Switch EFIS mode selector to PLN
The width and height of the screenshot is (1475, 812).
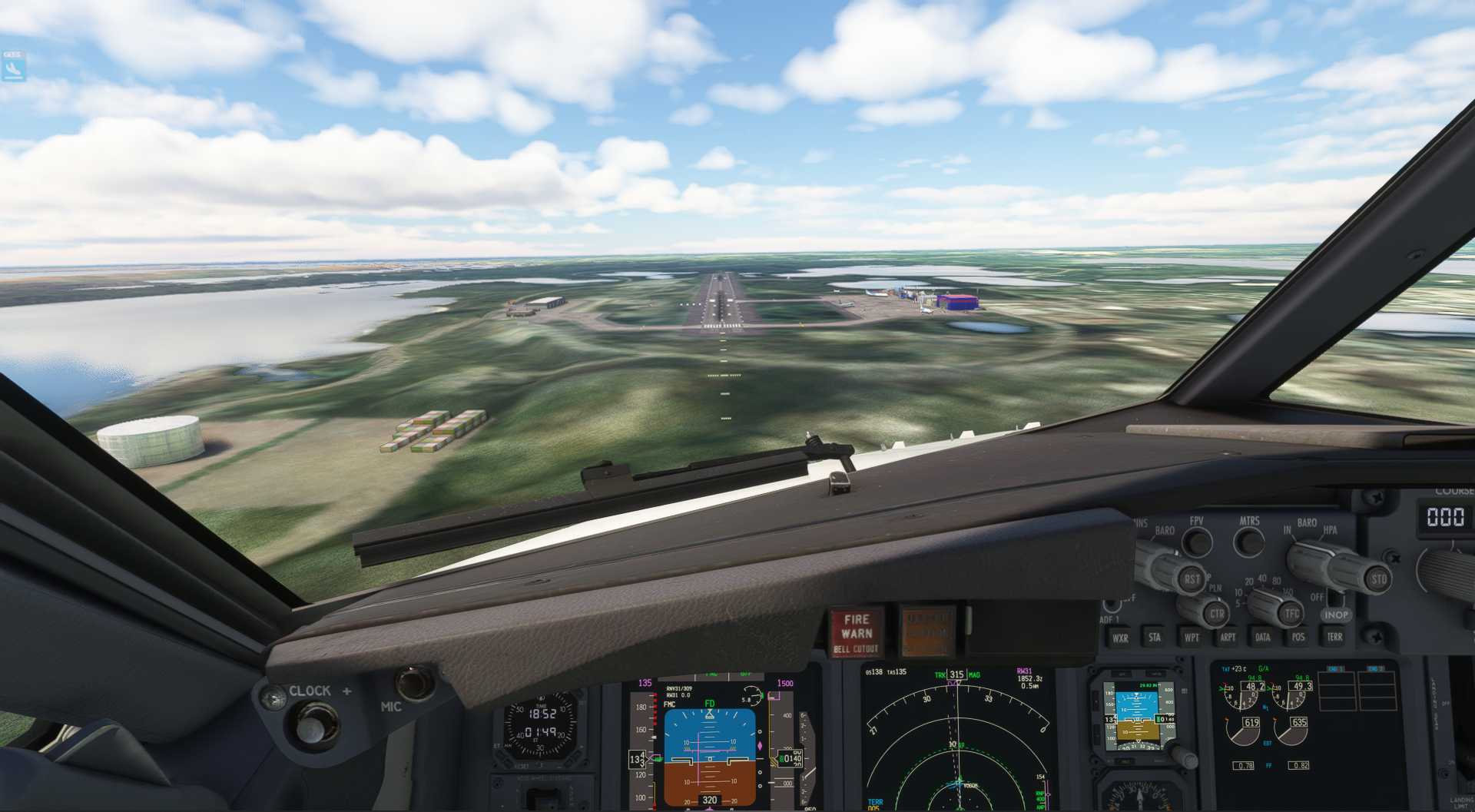click(1215, 589)
